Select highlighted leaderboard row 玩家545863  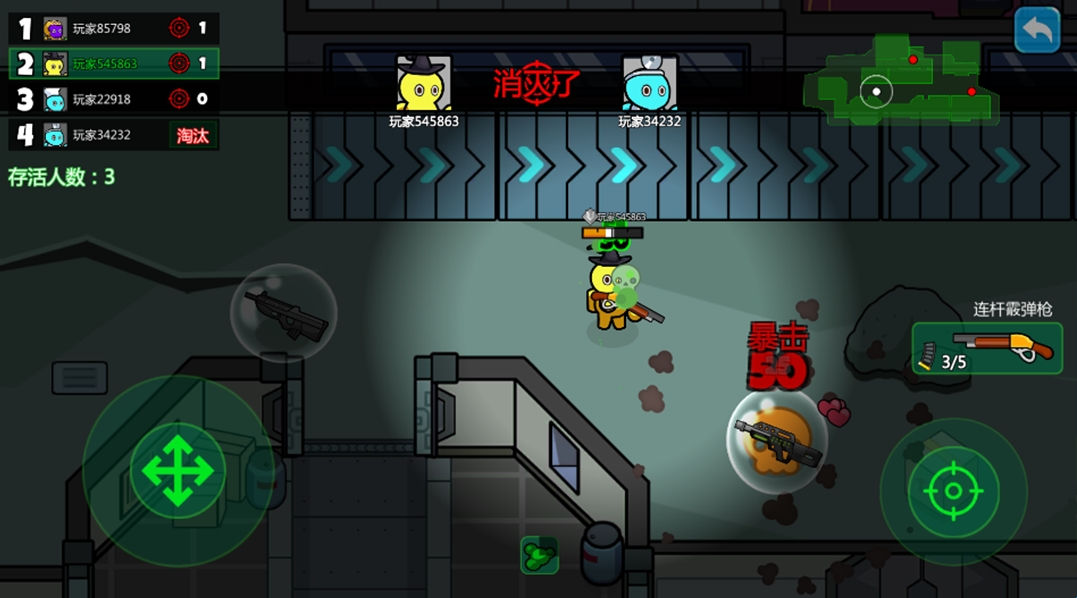pos(114,64)
